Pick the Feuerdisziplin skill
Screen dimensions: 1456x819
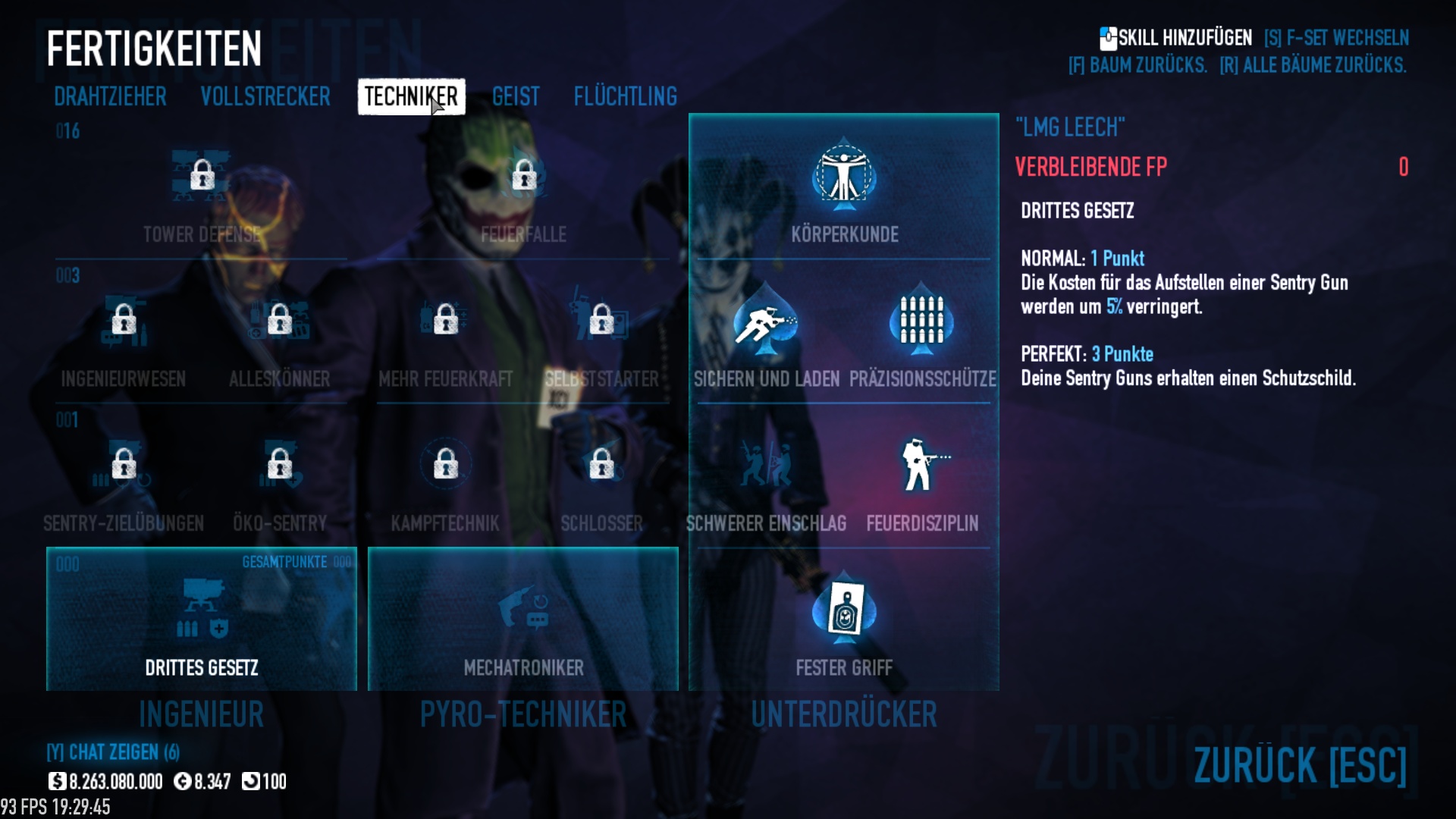click(922, 465)
